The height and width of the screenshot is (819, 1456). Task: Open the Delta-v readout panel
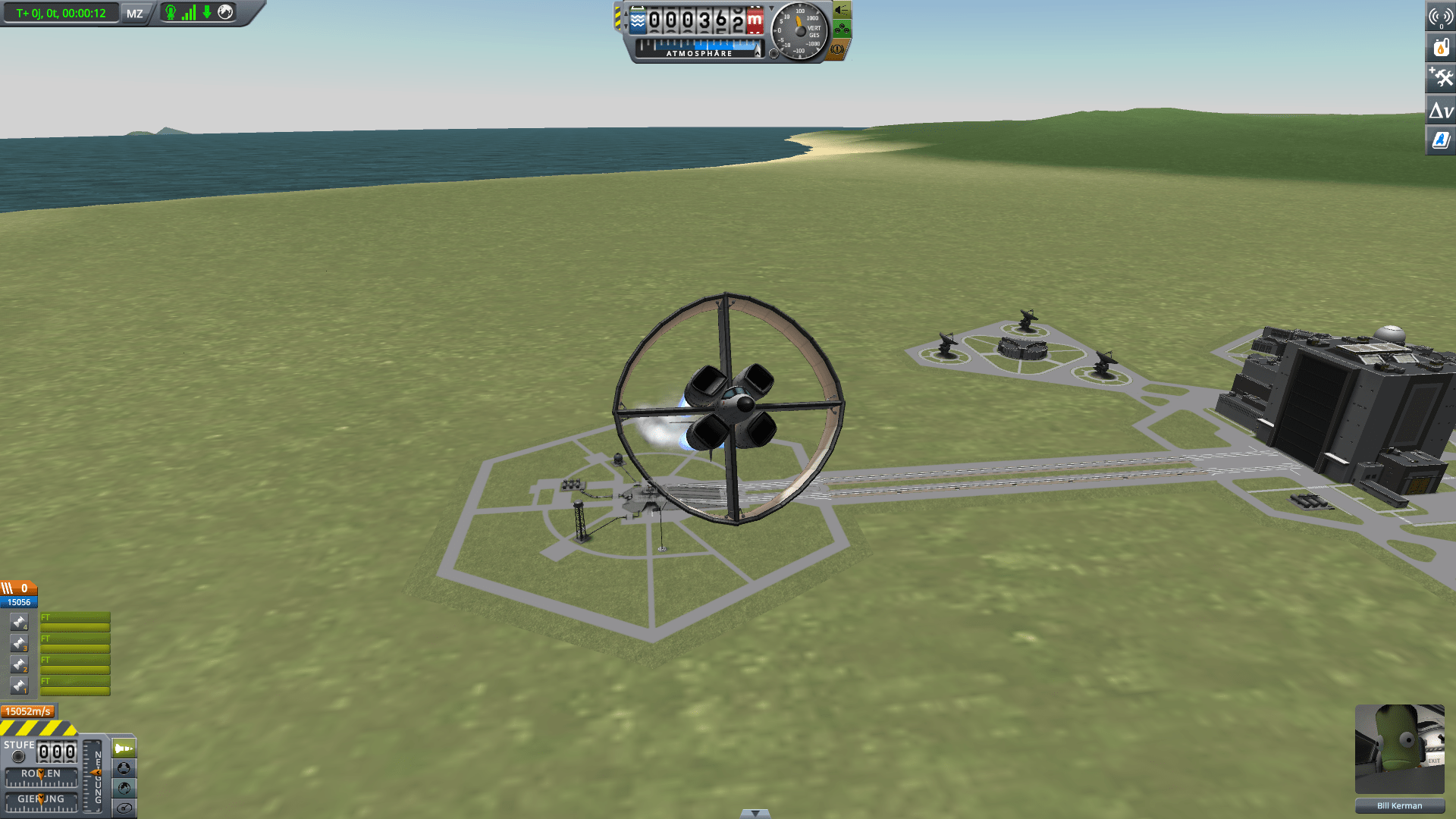pyautogui.click(x=1441, y=111)
